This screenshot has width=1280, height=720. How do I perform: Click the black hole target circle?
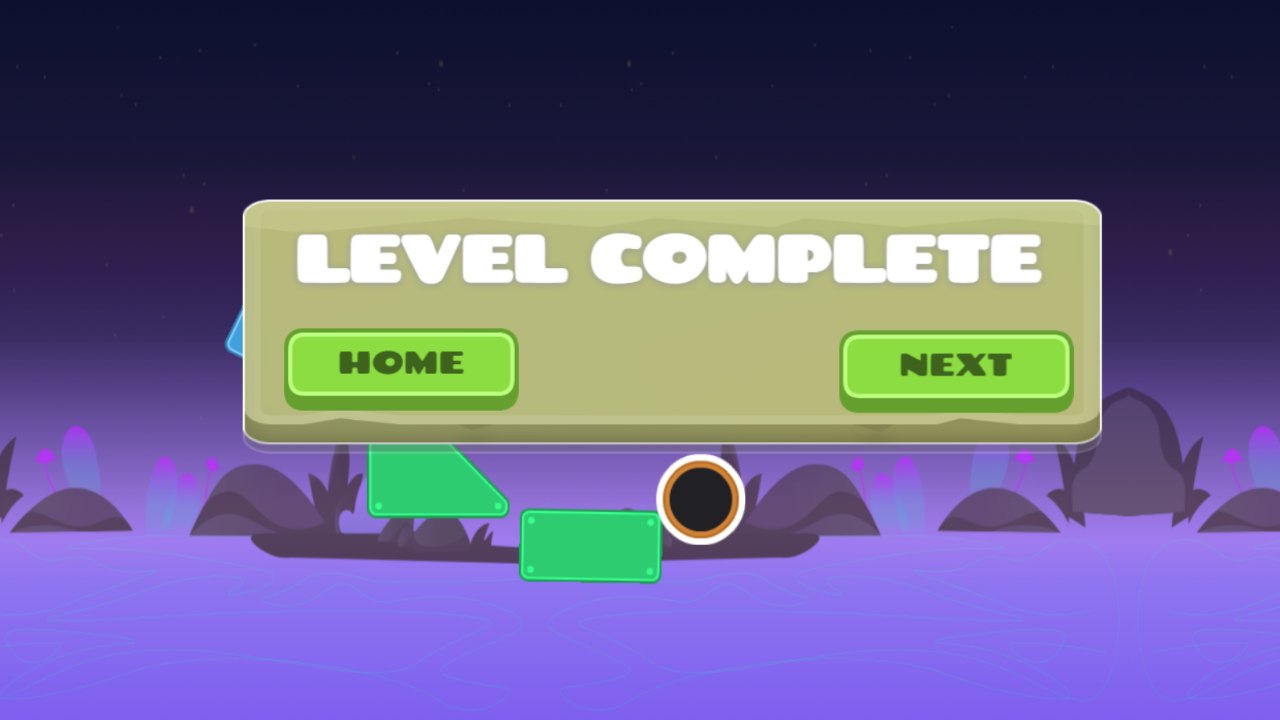pos(700,498)
